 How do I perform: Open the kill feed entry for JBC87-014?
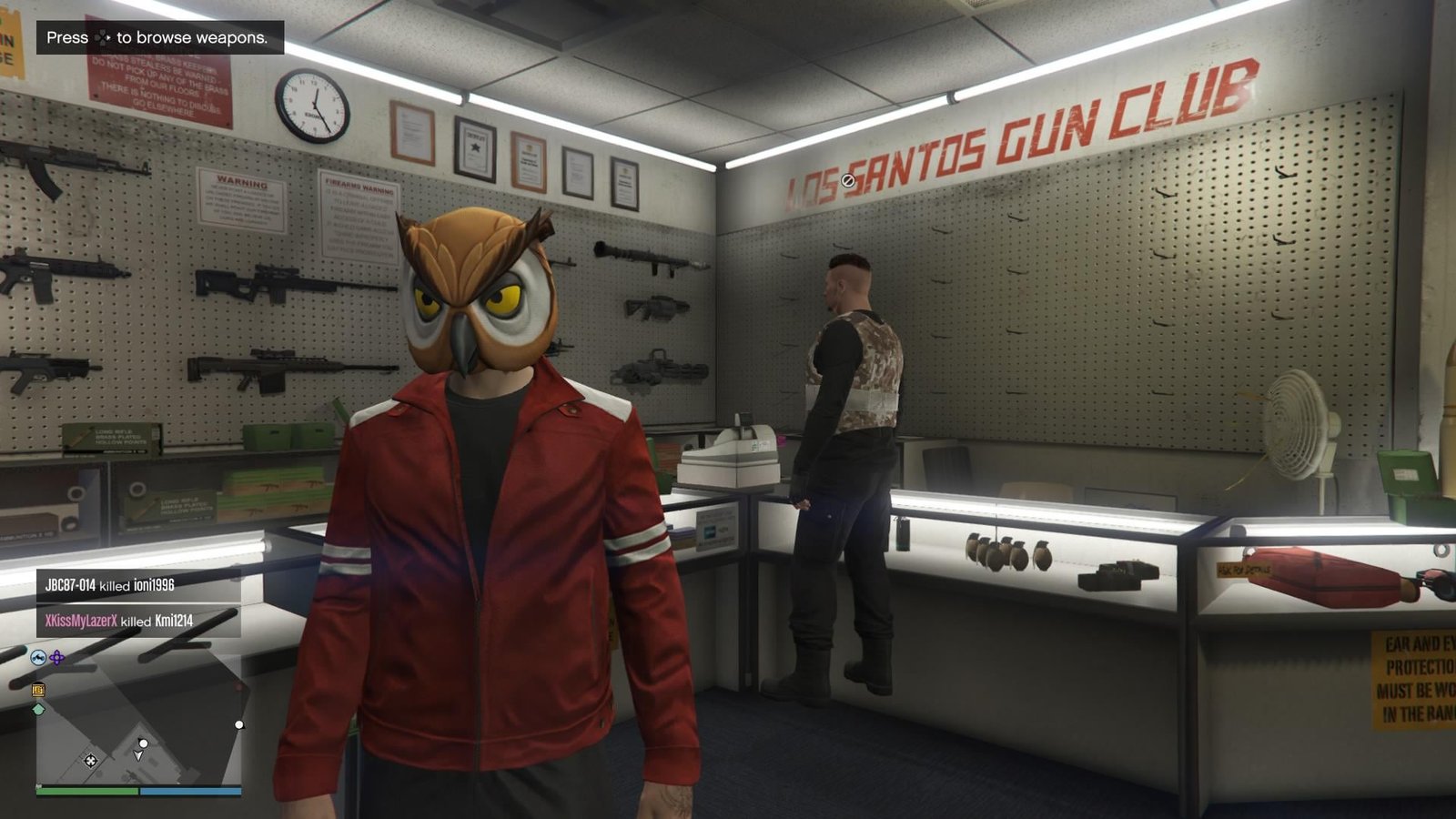pyautogui.click(x=138, y=585)
